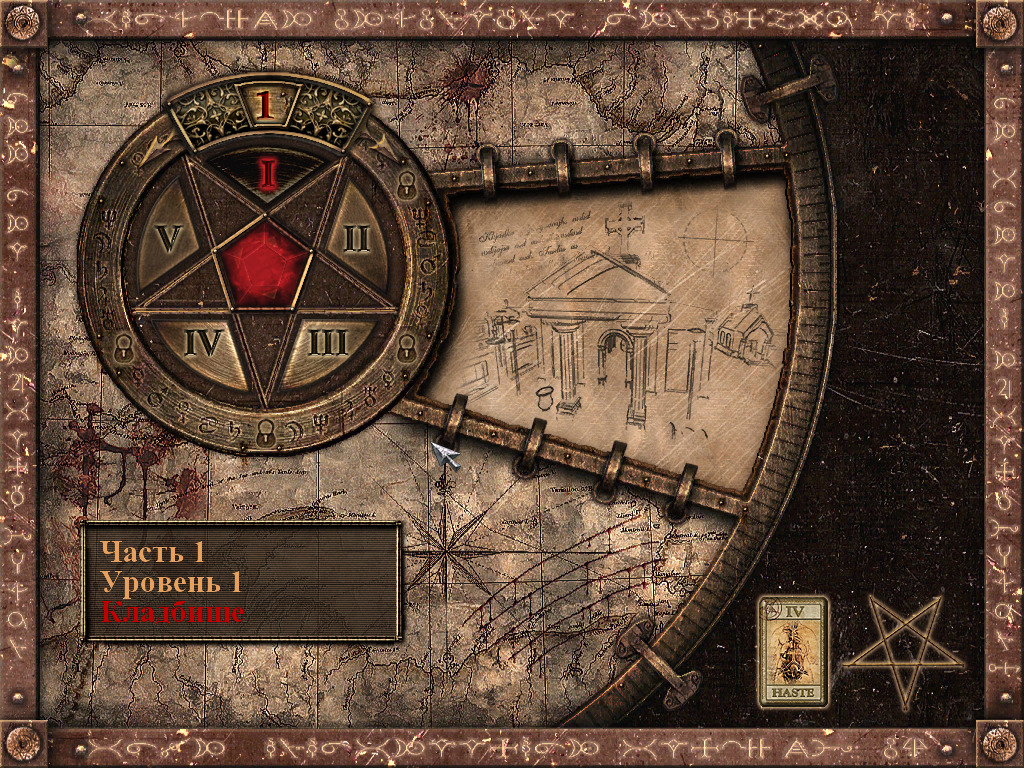This screenshot has width=1024, height=768.
Task: Choose chapter V on the pentagram dial
Action: click(170, 238)
